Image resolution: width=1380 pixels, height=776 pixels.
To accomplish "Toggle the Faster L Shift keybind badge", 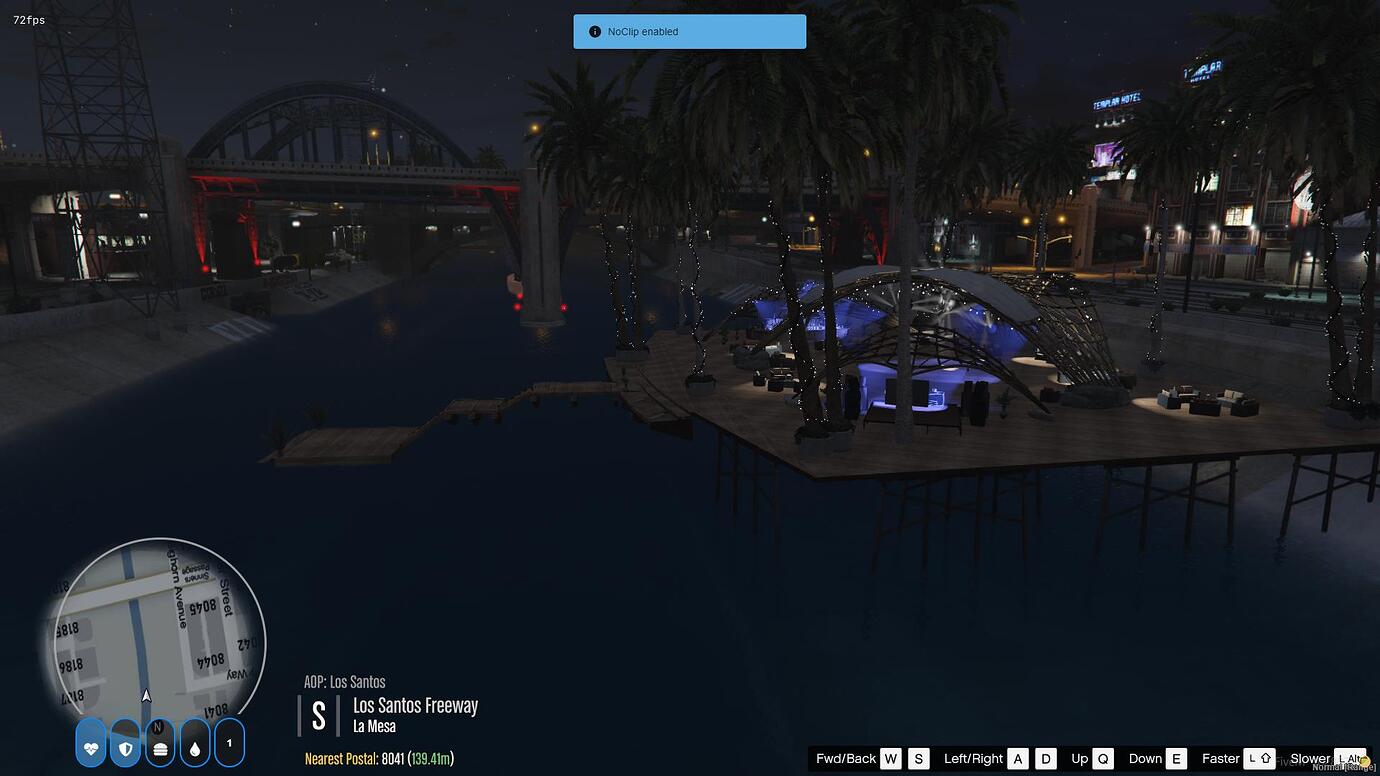I will (1260, 758).
